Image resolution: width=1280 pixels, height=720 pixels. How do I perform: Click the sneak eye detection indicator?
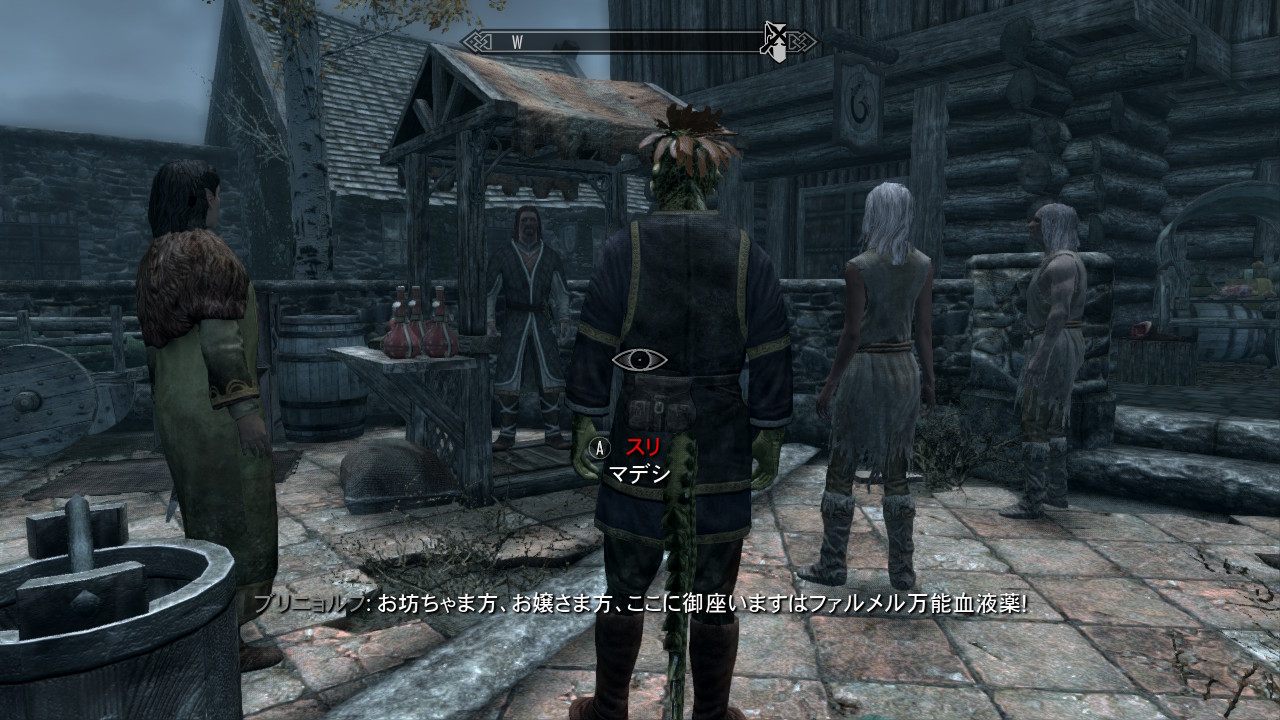(639, 360)
